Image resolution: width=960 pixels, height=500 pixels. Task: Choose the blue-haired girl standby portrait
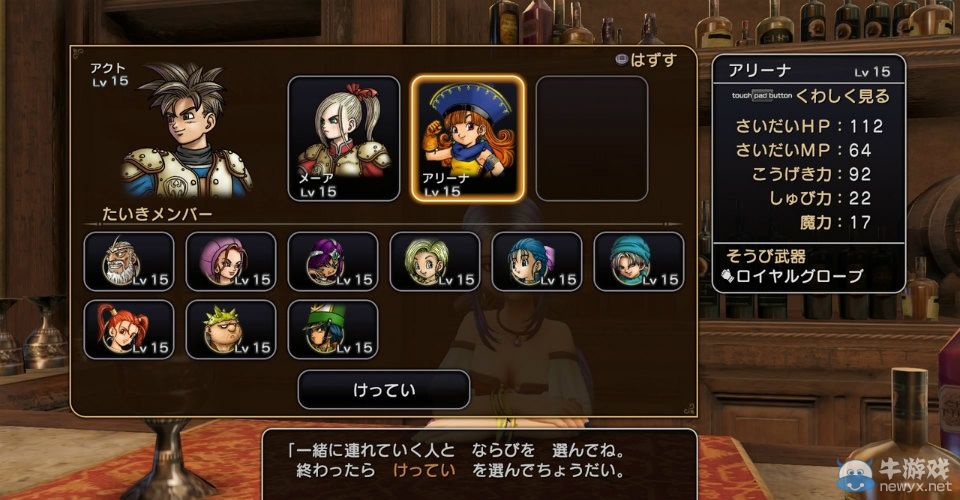pos(537,262)
